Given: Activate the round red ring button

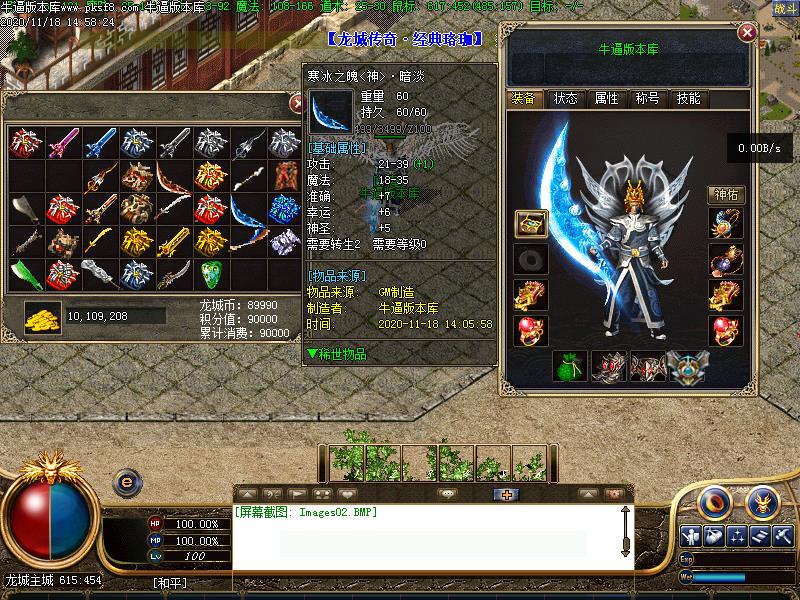Looking at the screenshot, I should click(711, 500).
